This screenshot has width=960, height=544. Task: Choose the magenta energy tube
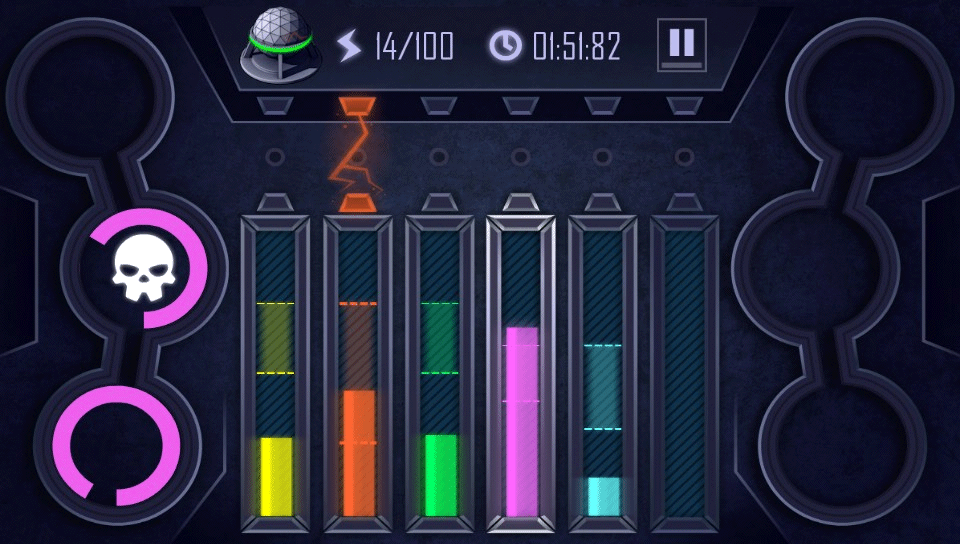[x=521, y=375]
